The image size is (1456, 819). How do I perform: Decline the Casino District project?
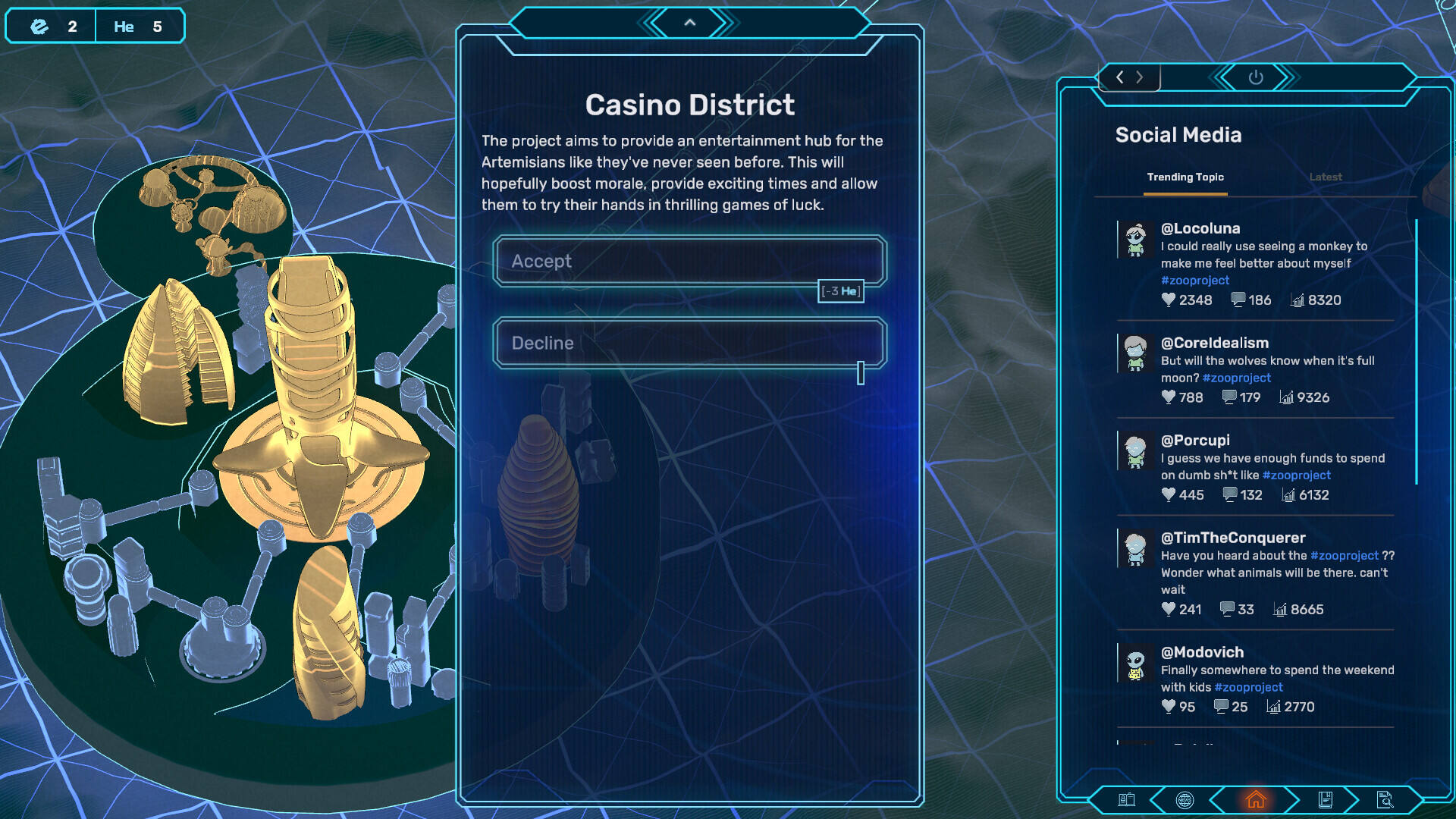pos(689,343)
